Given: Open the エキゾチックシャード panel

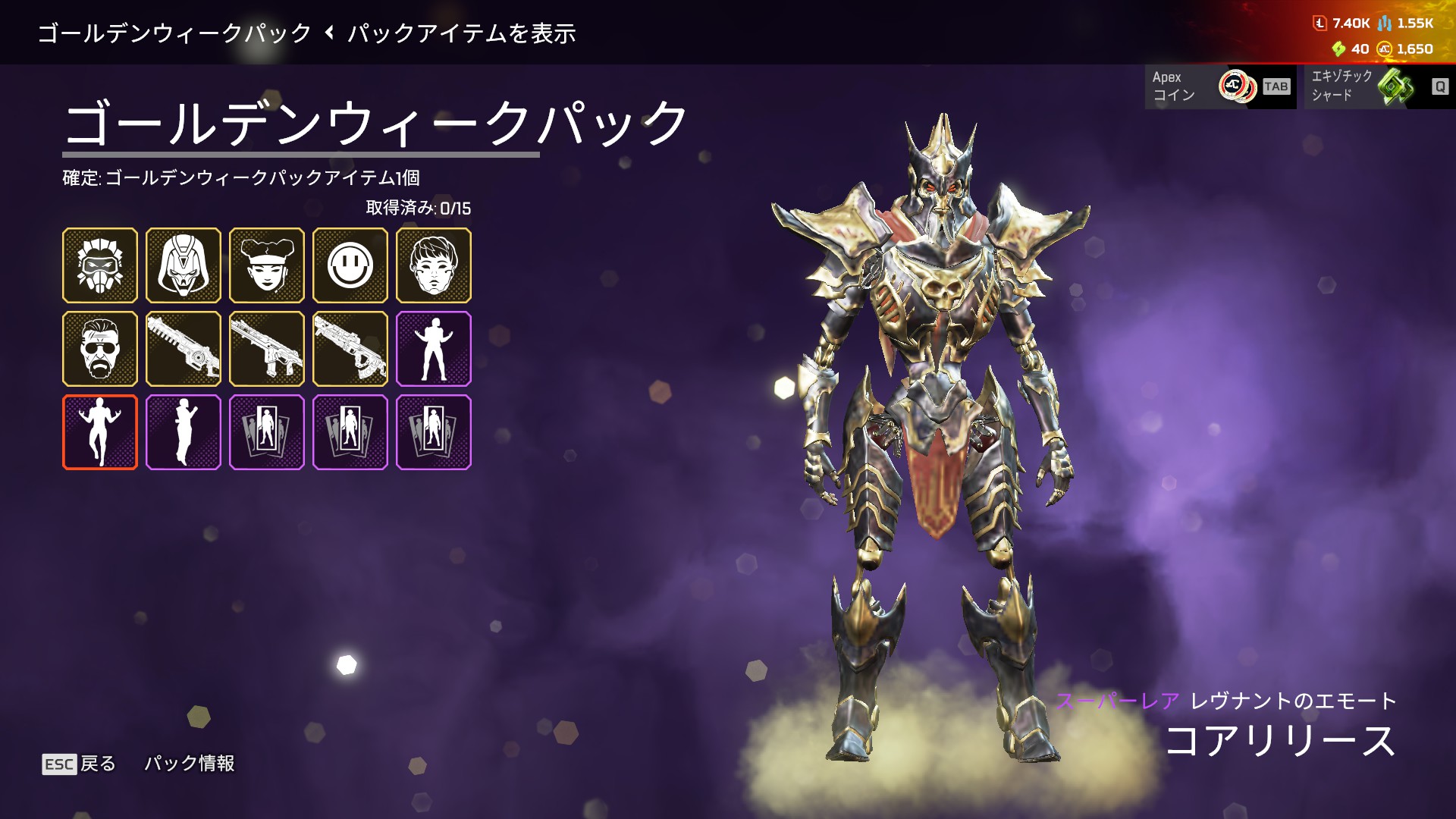Looking at the screenshot, I should pyautogui.click(x=1376, y=86).
